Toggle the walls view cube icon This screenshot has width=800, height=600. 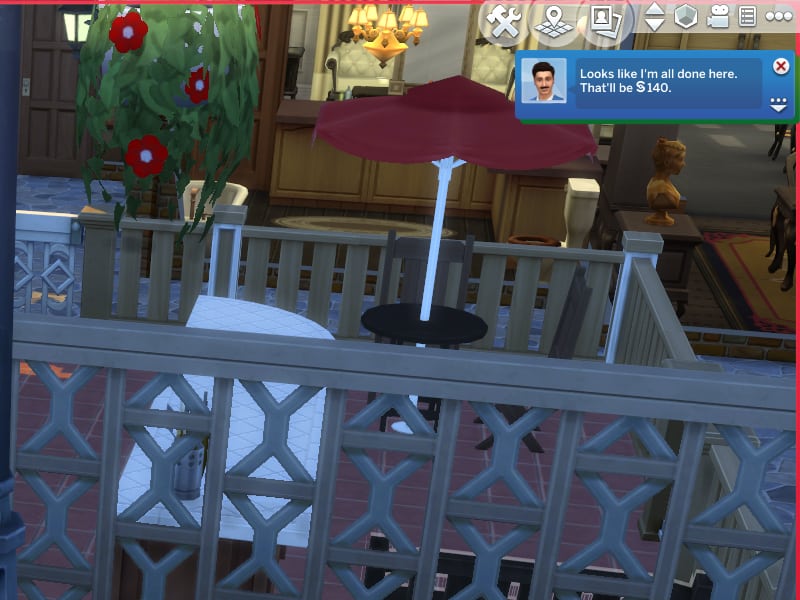685,17
